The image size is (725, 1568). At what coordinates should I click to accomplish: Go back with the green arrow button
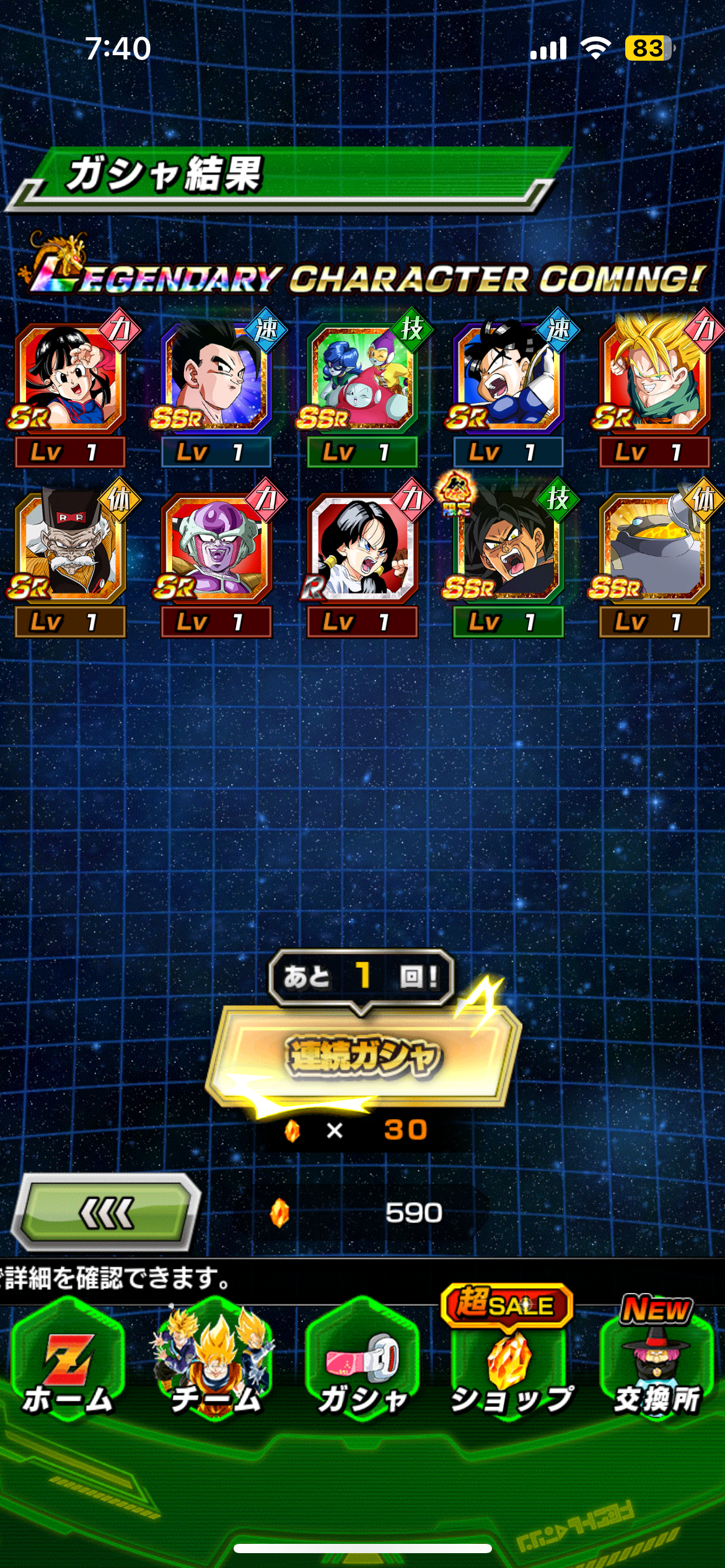coord(107,1212)
